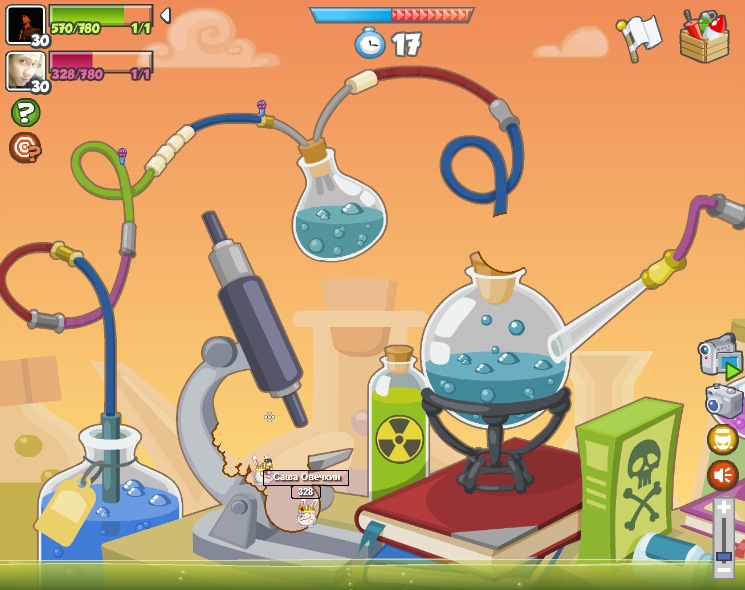Image resolution: width=745 pixels, height=590 pixels.
Task: Click the orange round button above the speaker
Action: click(722, 439)
